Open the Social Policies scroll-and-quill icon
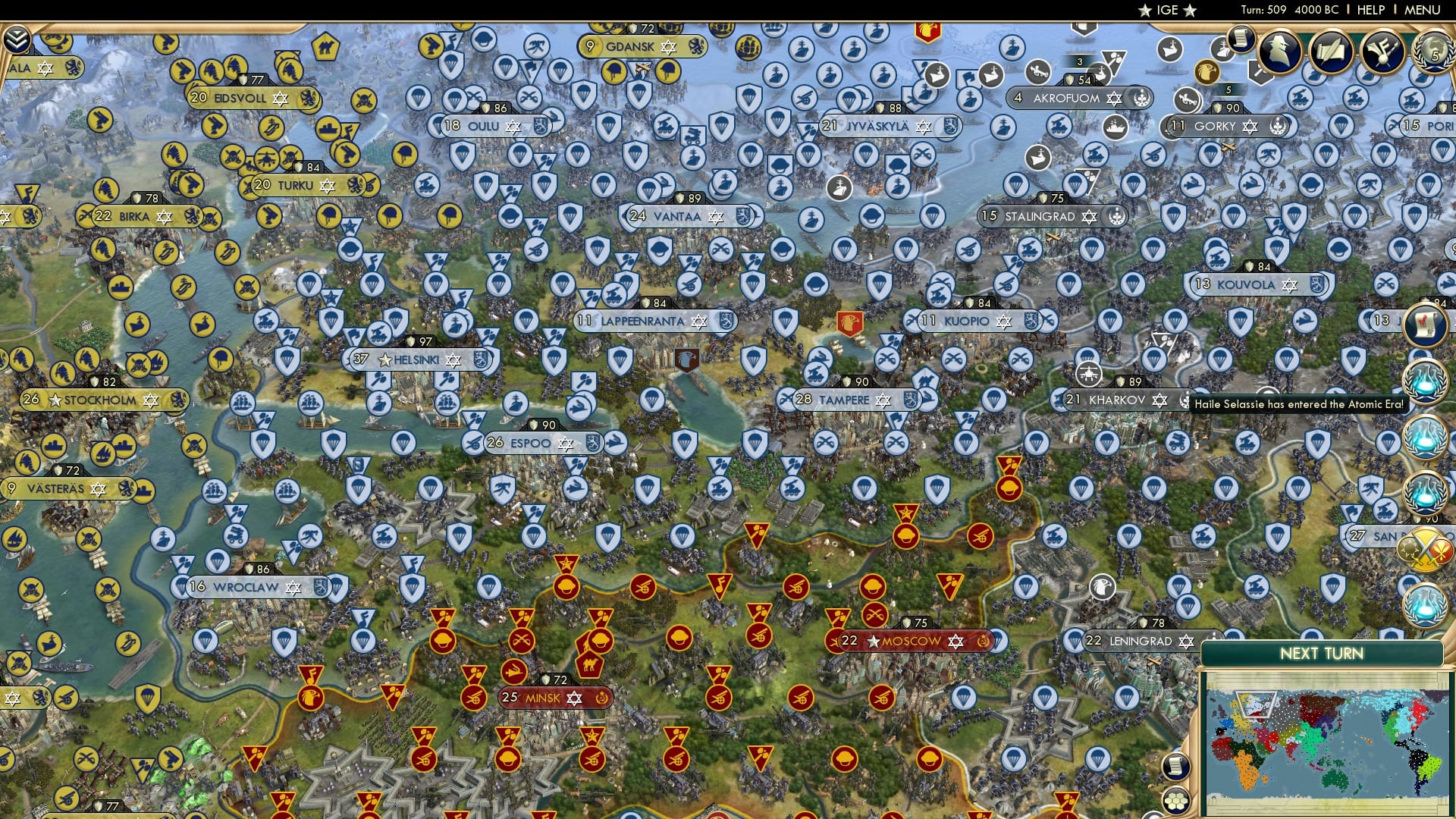The height and width of the screenshot is (819, 1456). click(x=1329, y=53)
